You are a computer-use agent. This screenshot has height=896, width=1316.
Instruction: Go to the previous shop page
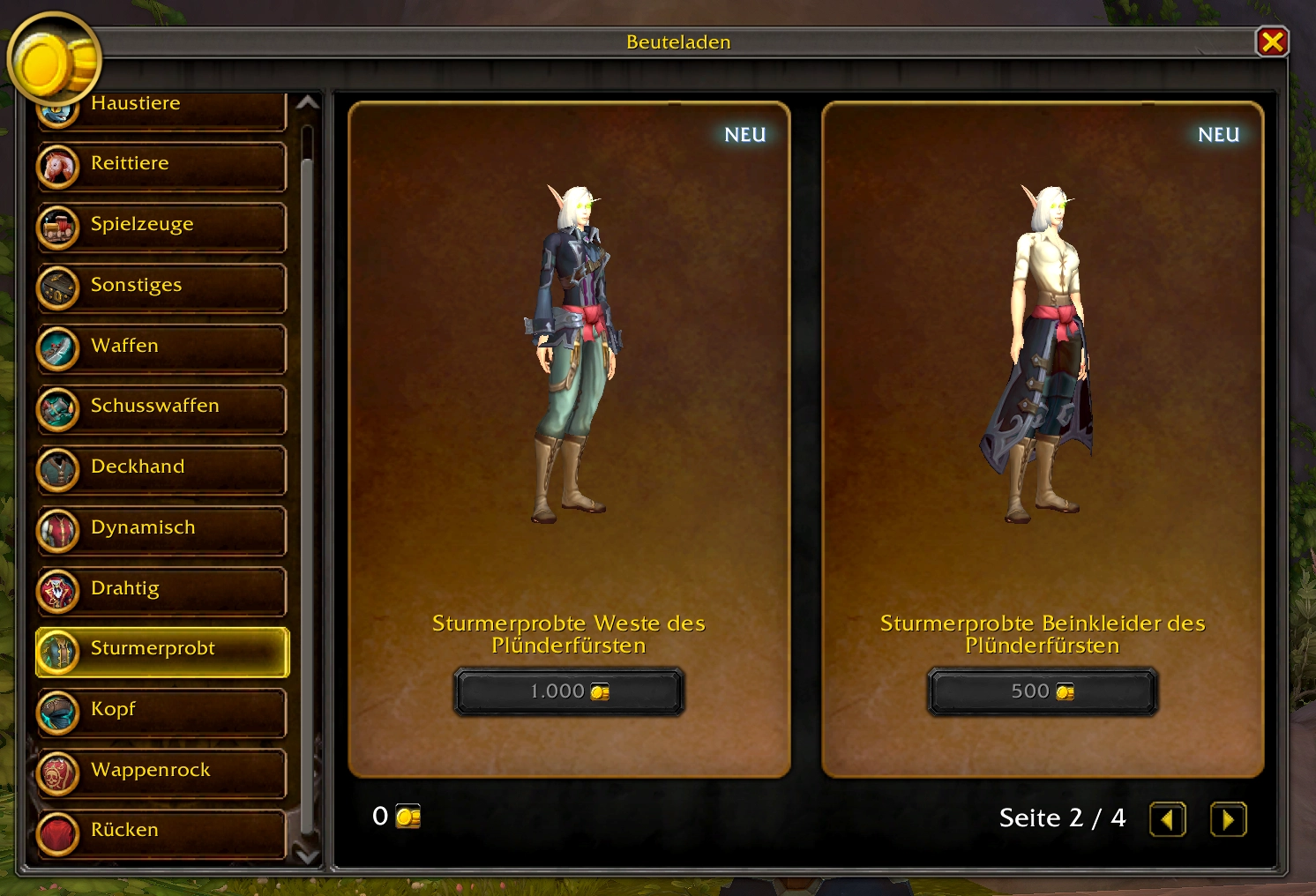pos(1167,819)
